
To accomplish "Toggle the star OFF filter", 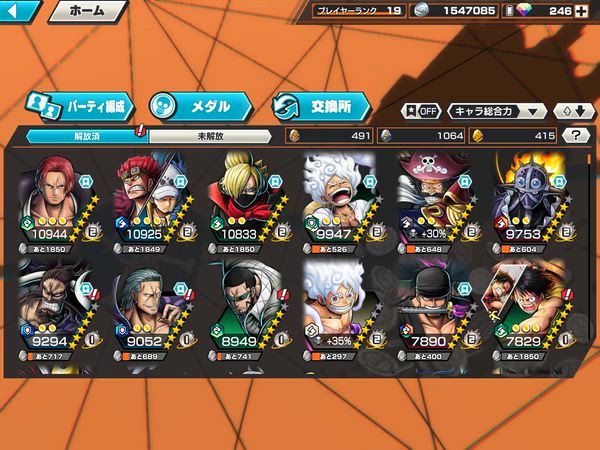I will pos(421,111).
